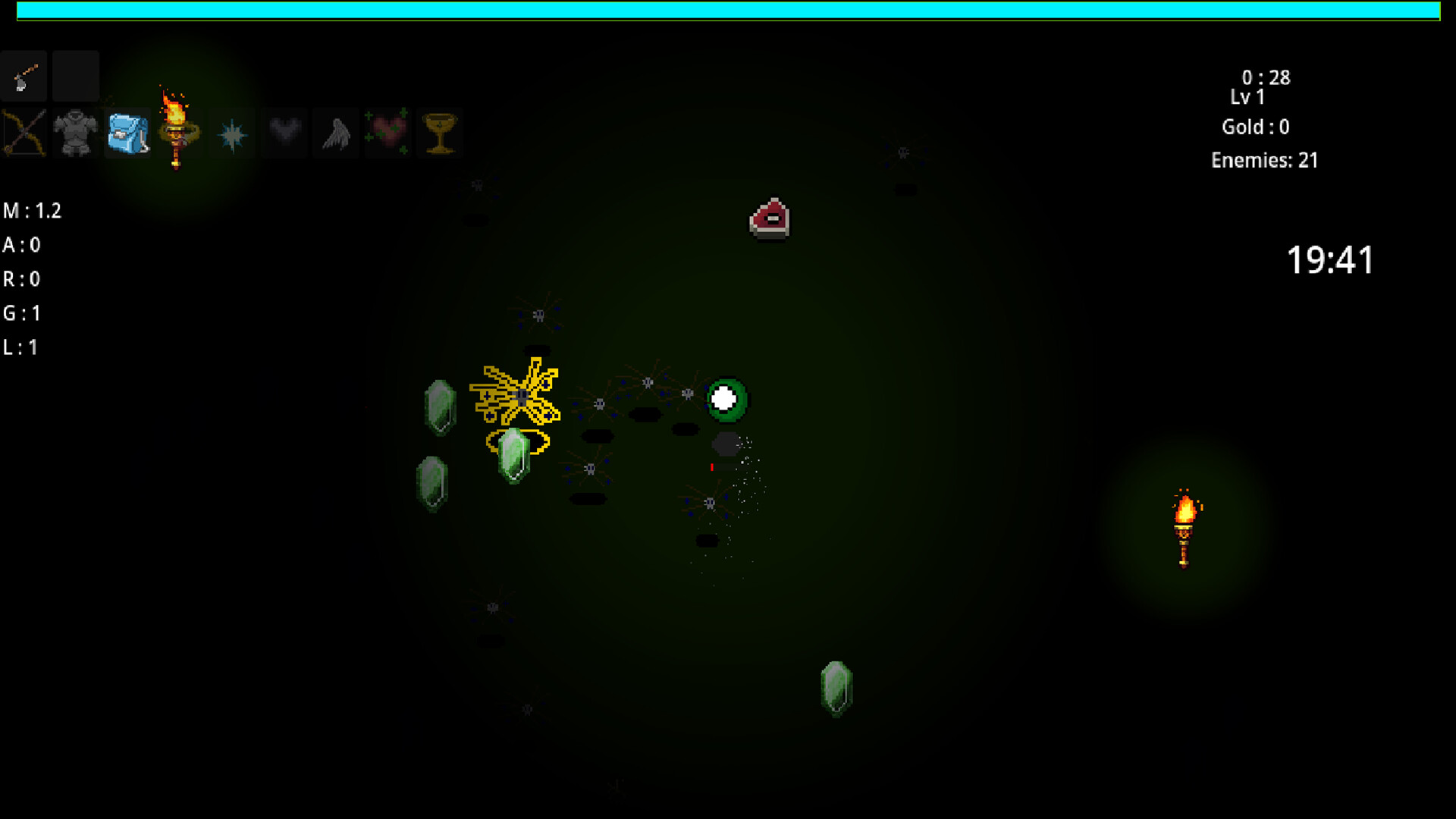Click the bow item icon
Image resolution: width=1456 pixels, height=819 pixels.
(x=24, y=133)
